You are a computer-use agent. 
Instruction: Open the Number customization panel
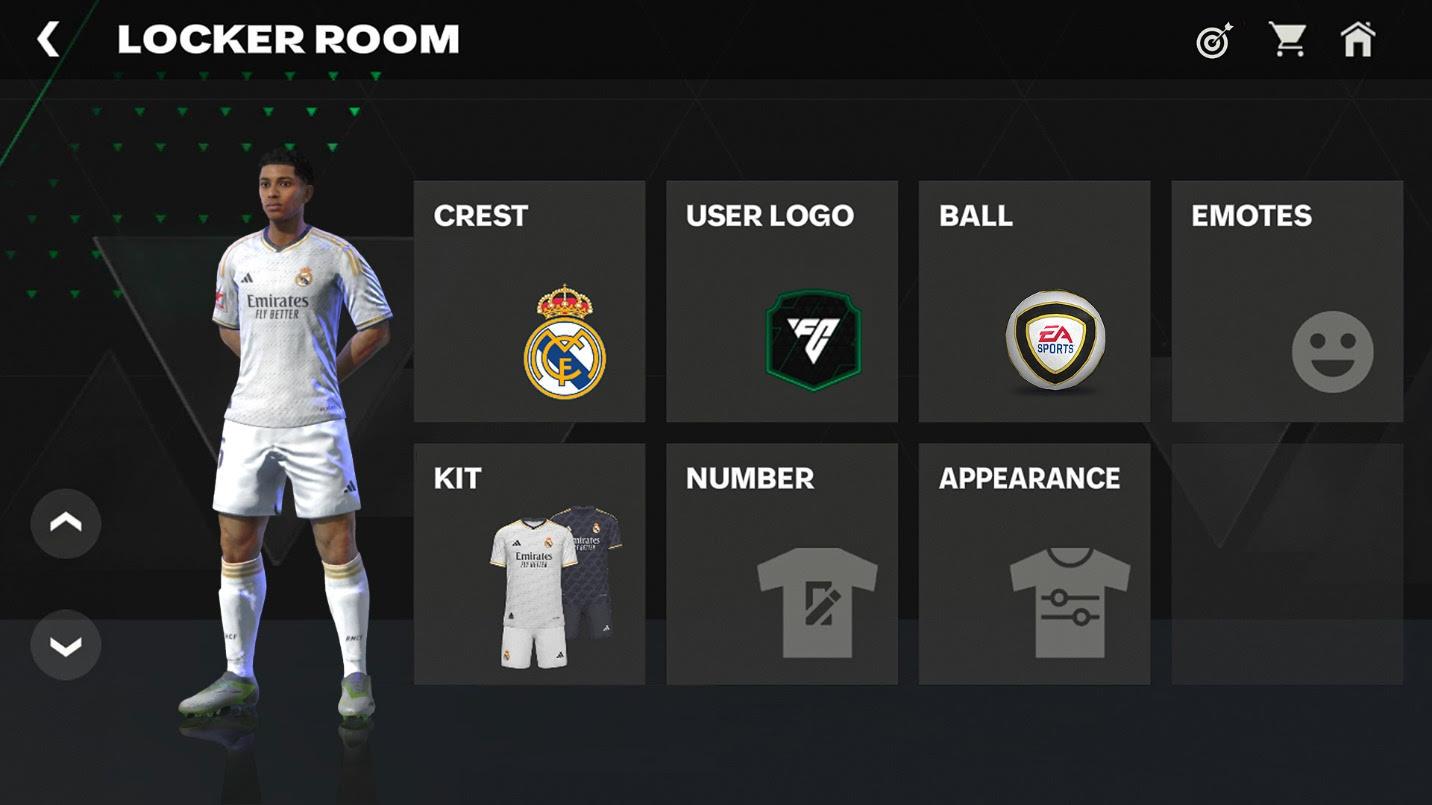[782, 560]
